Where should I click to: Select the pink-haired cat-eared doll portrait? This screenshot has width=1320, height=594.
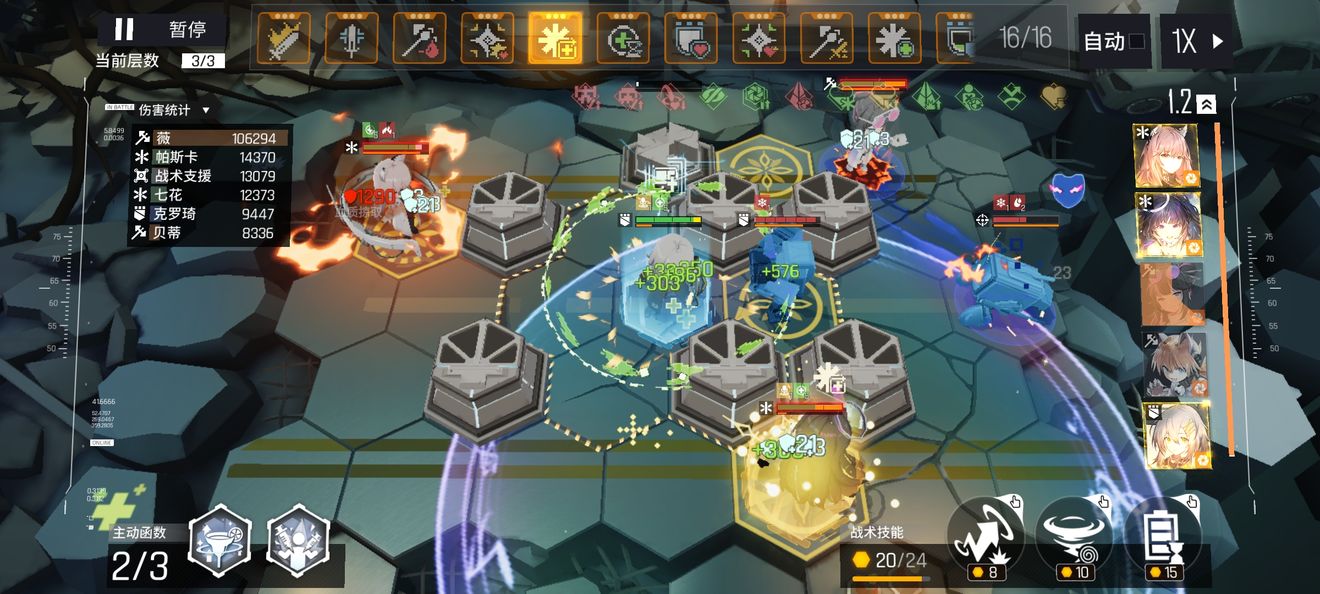point(1166,156)
